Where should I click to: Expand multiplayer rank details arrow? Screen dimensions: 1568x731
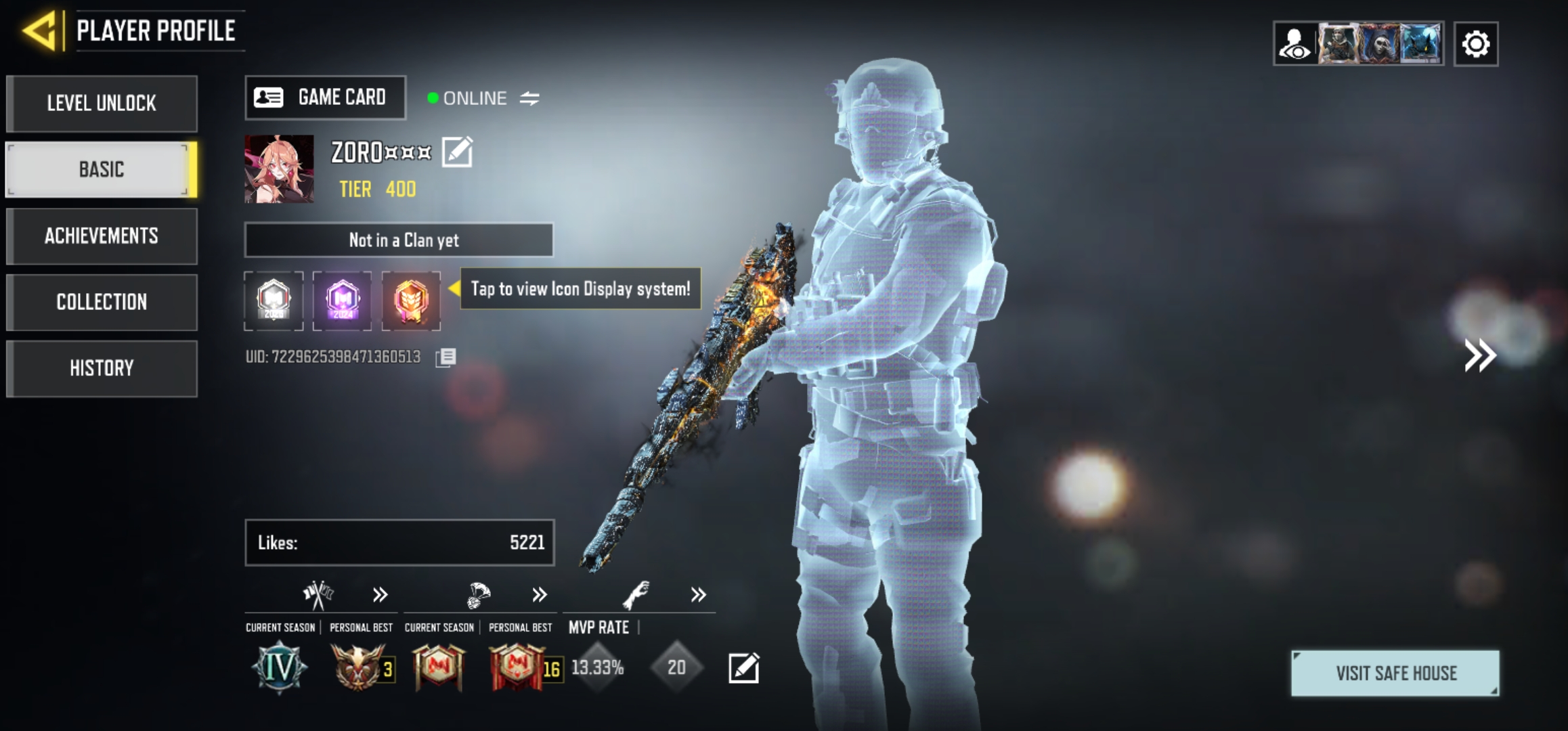[x=380, y=595]
